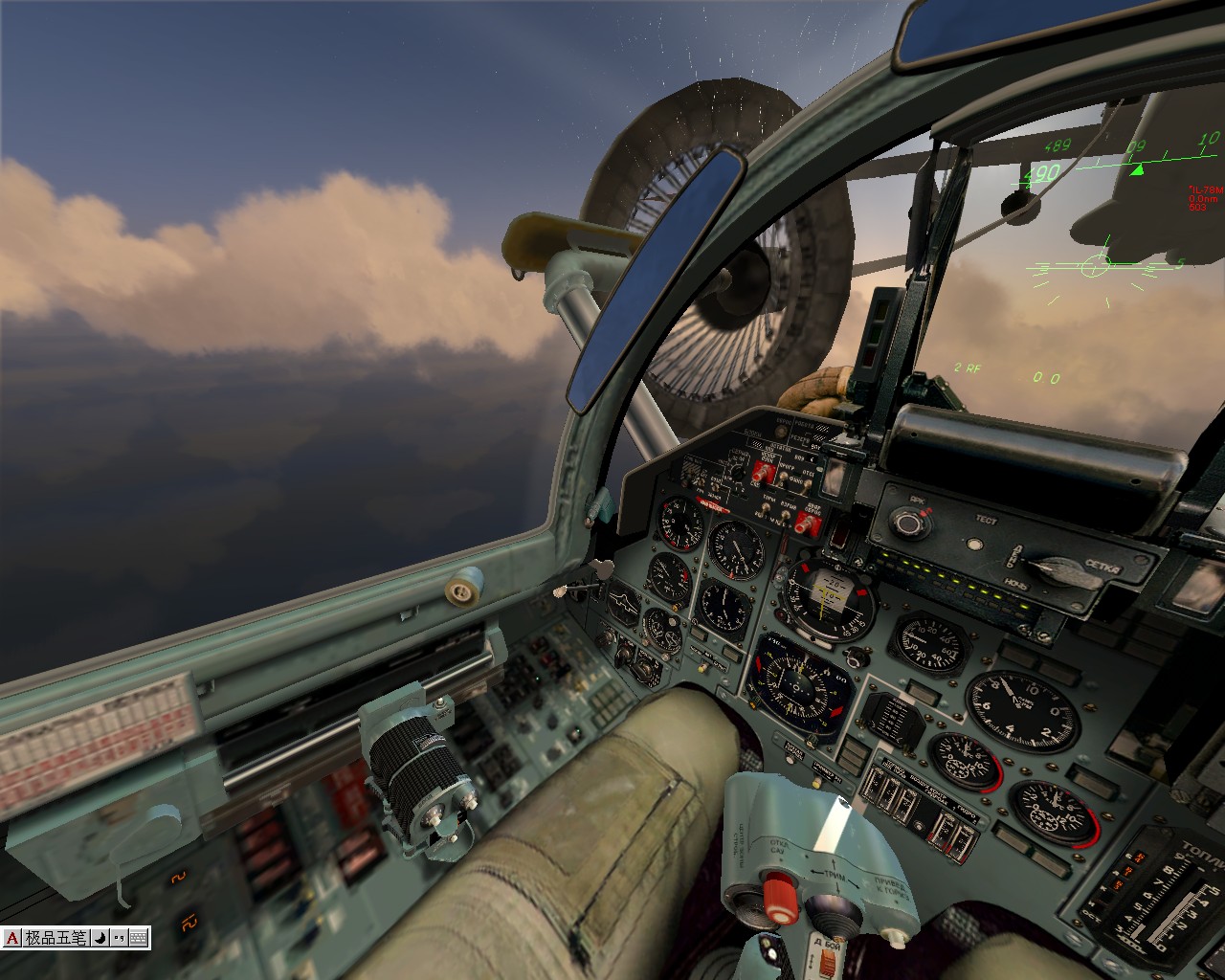Turn the СЕТКА reticle brightness knob
Image resolution: width=1225 pixels, height=980 pixels.
tap(1064, 571)
